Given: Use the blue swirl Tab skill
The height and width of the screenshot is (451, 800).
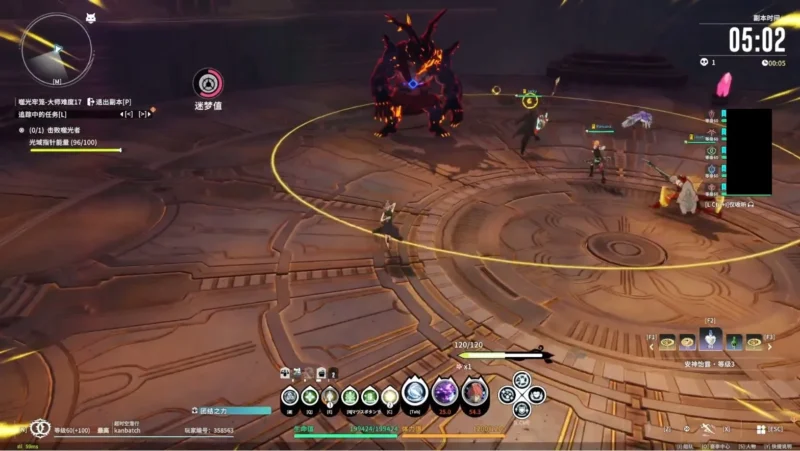Looking at the screenshot, I should click(415, 393).
